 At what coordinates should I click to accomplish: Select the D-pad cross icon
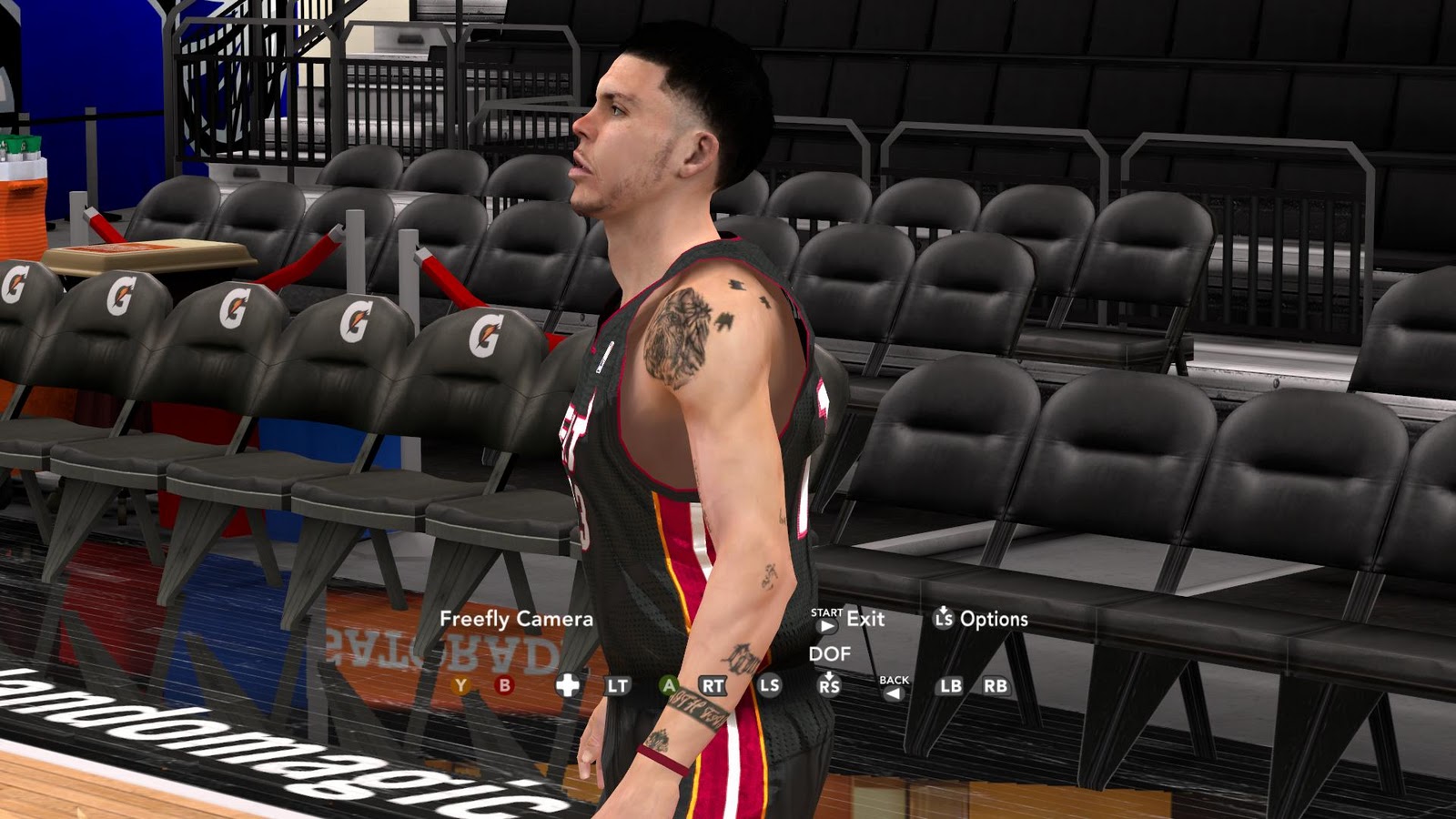tap(566, 684)
